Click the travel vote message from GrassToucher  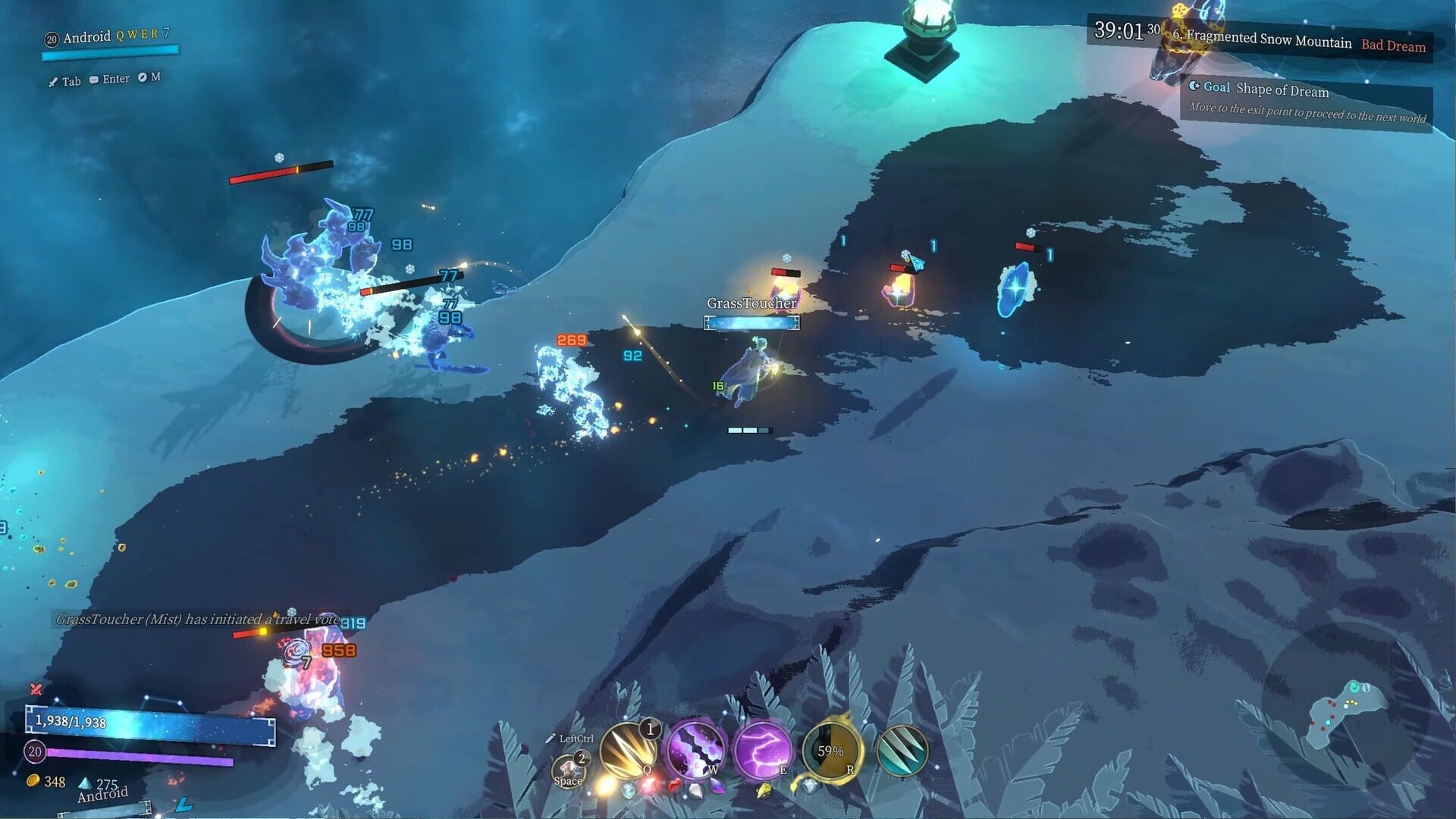pos(190,620)
